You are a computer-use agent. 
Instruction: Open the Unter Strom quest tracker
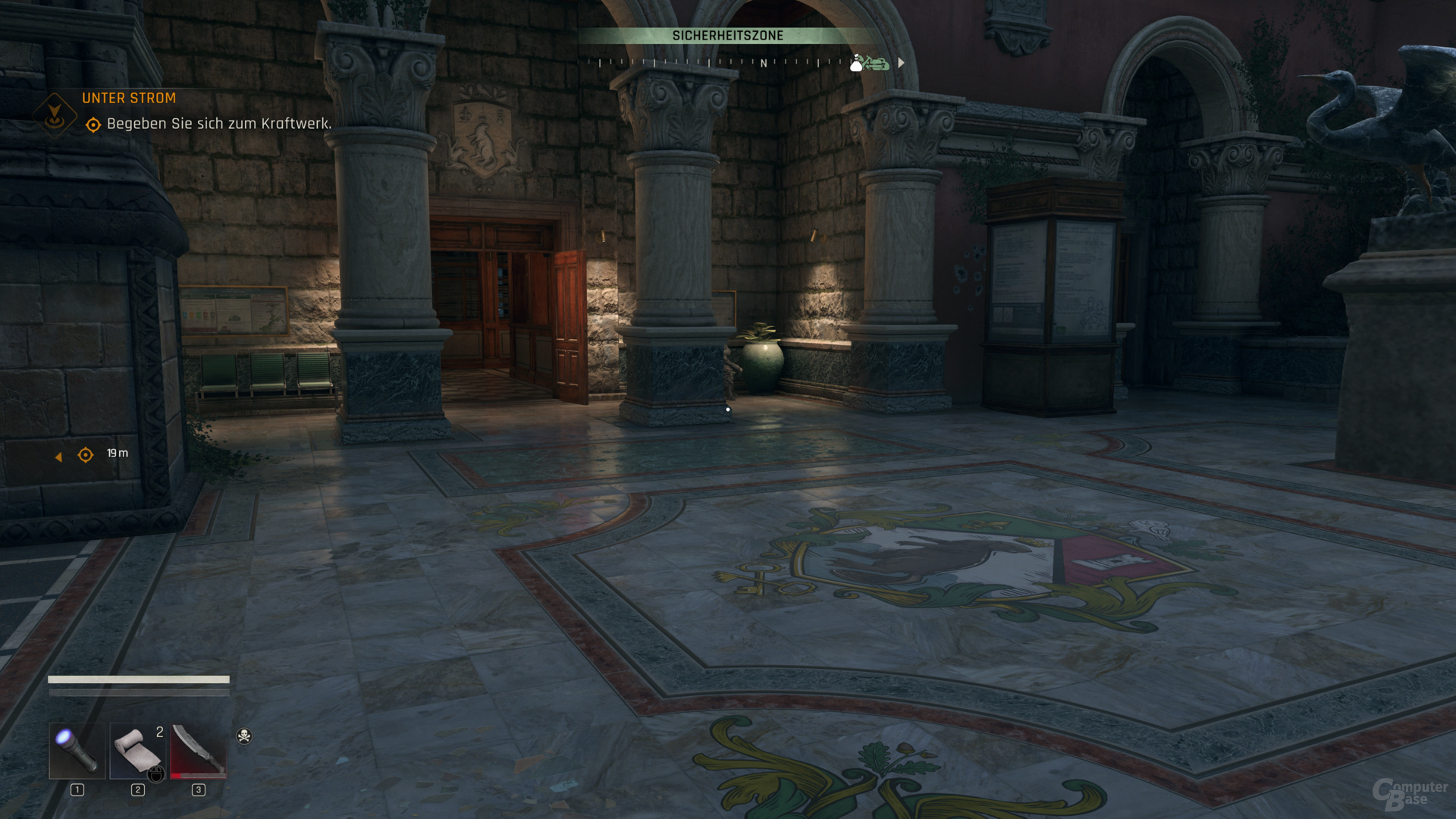[x=129, y=98]
